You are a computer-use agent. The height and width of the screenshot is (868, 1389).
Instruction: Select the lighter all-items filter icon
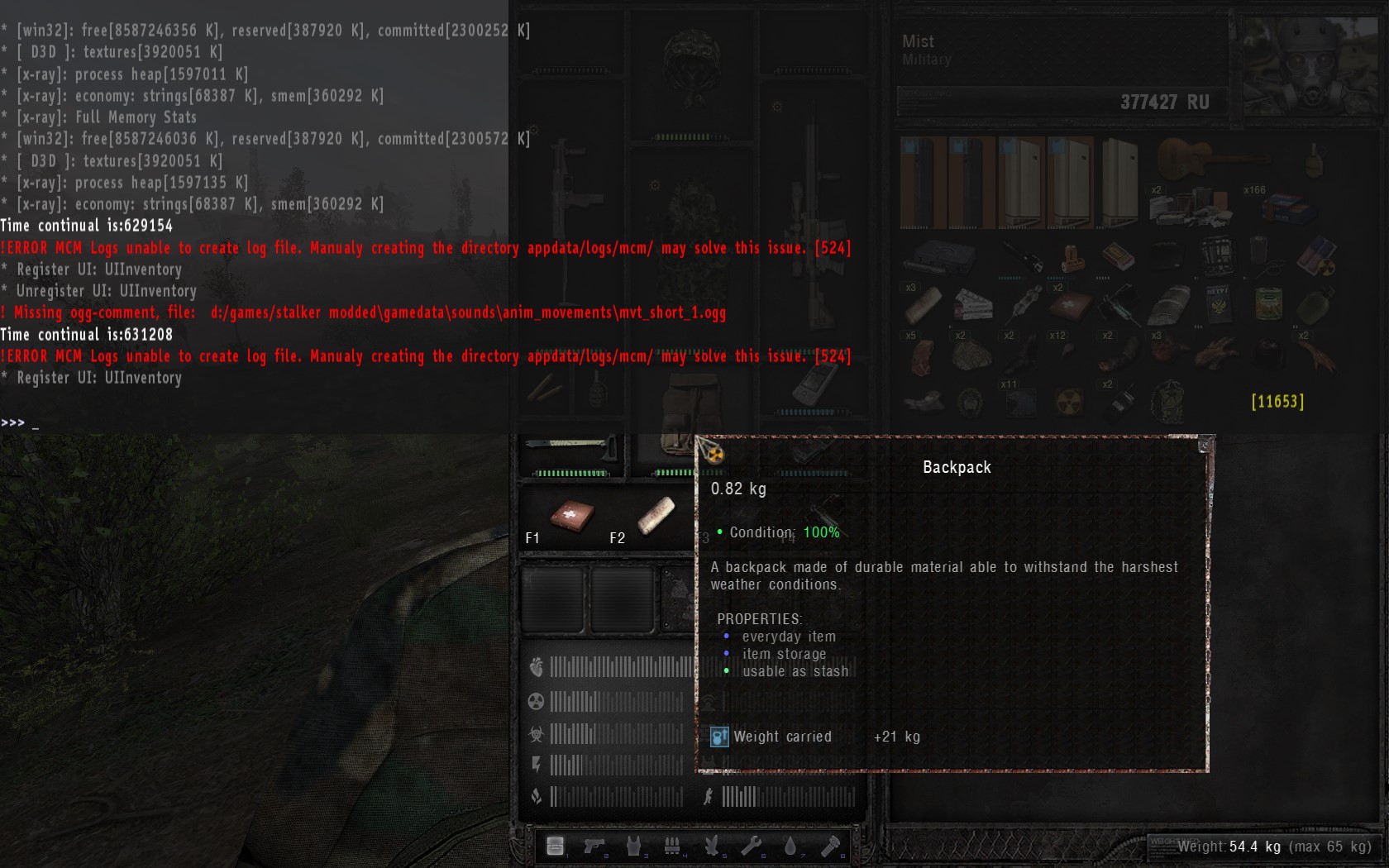555,845
